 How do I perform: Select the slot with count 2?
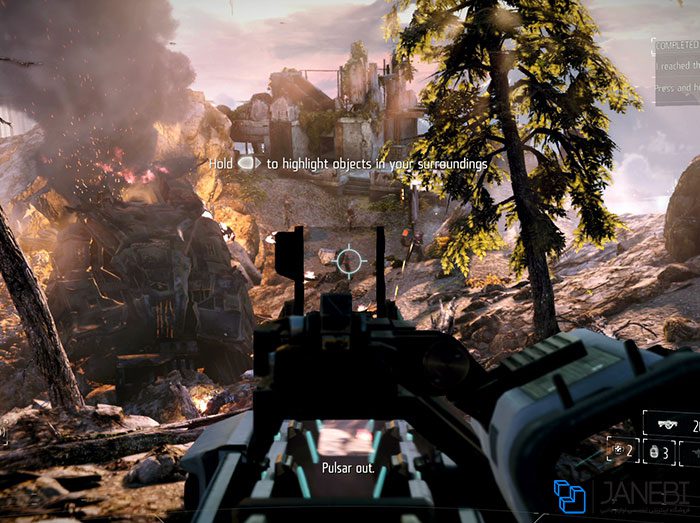pos(622,450)
